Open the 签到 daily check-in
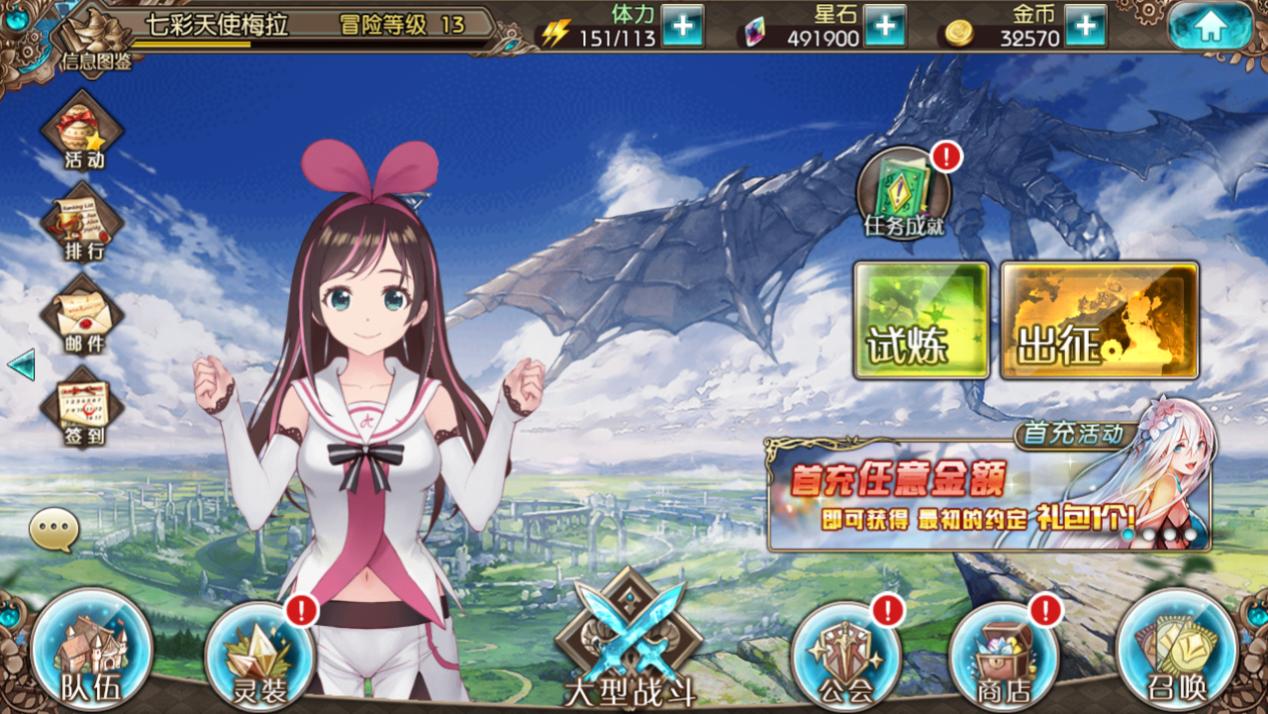The image size is (1268, 714). pos(83,406)
